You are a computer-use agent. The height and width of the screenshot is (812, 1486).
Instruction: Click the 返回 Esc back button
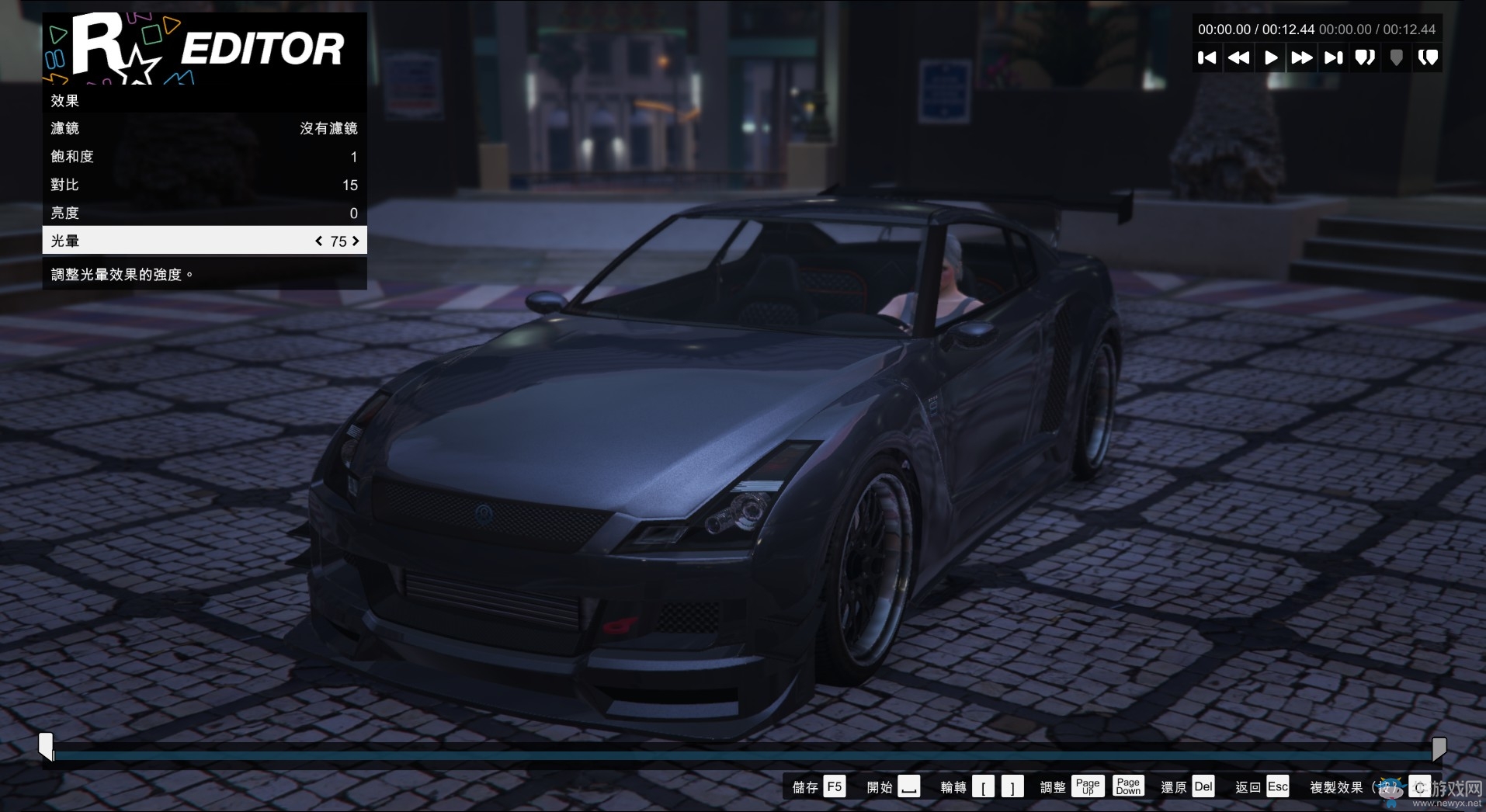[1261, 786]
